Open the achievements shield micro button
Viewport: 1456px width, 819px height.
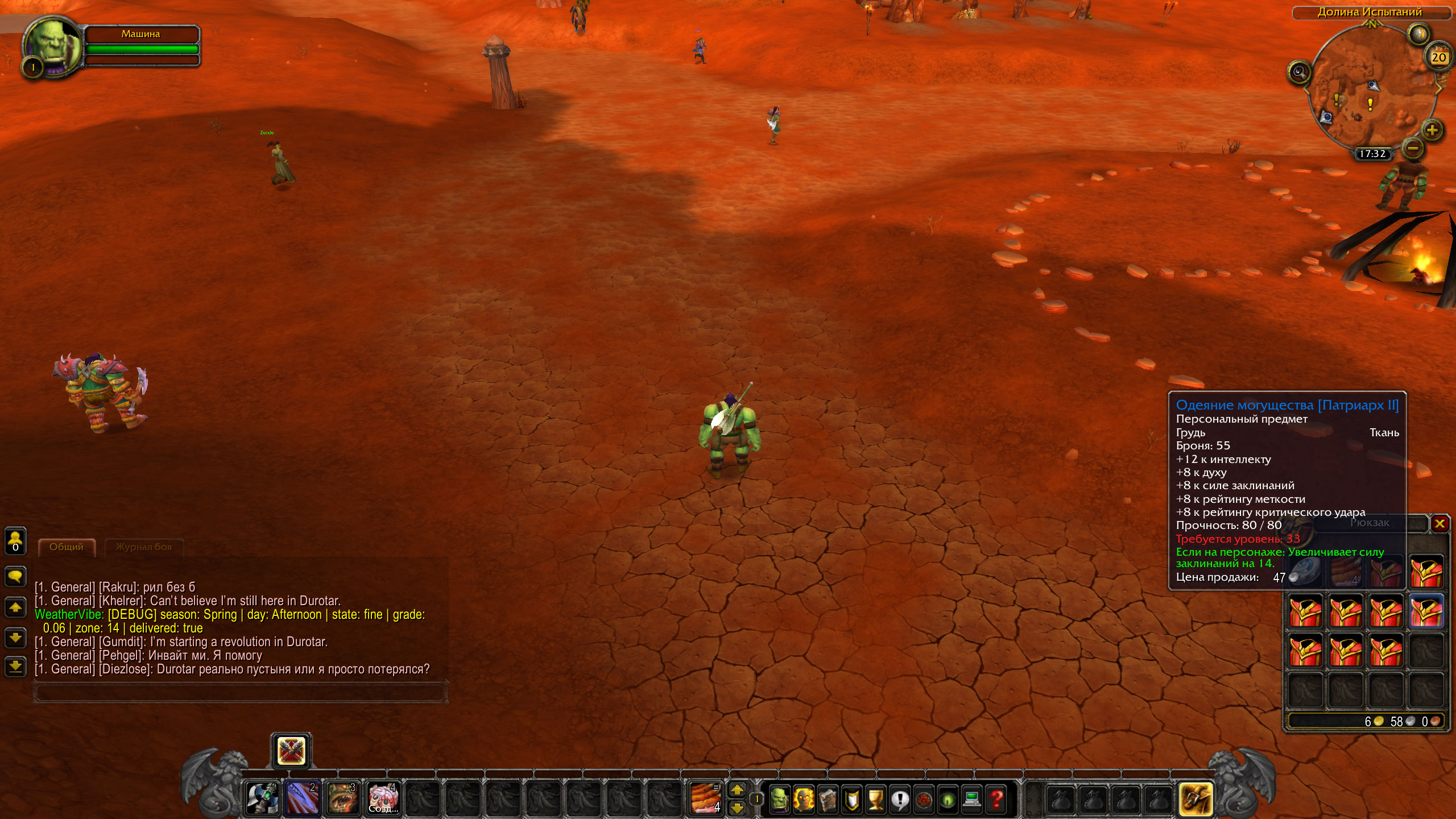tap(851, 799)
